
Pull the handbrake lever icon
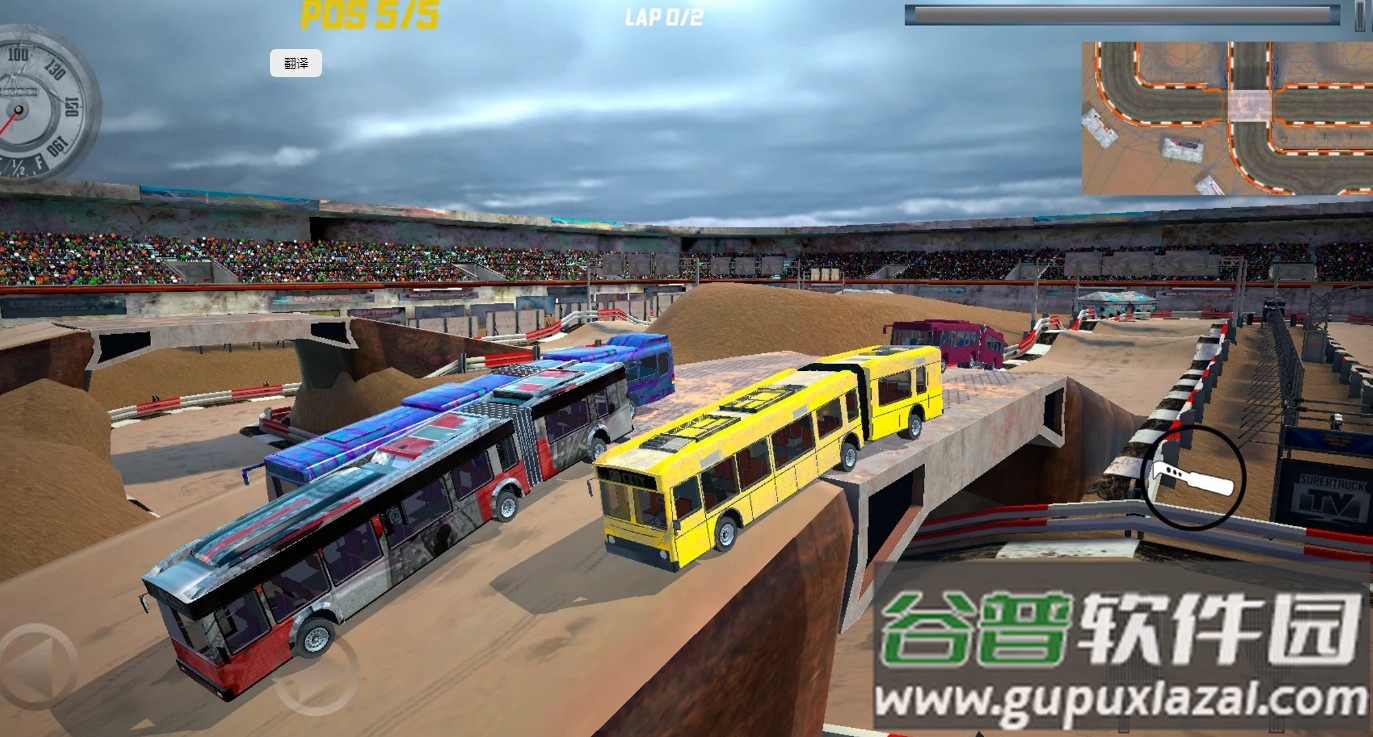[1193, 478]
